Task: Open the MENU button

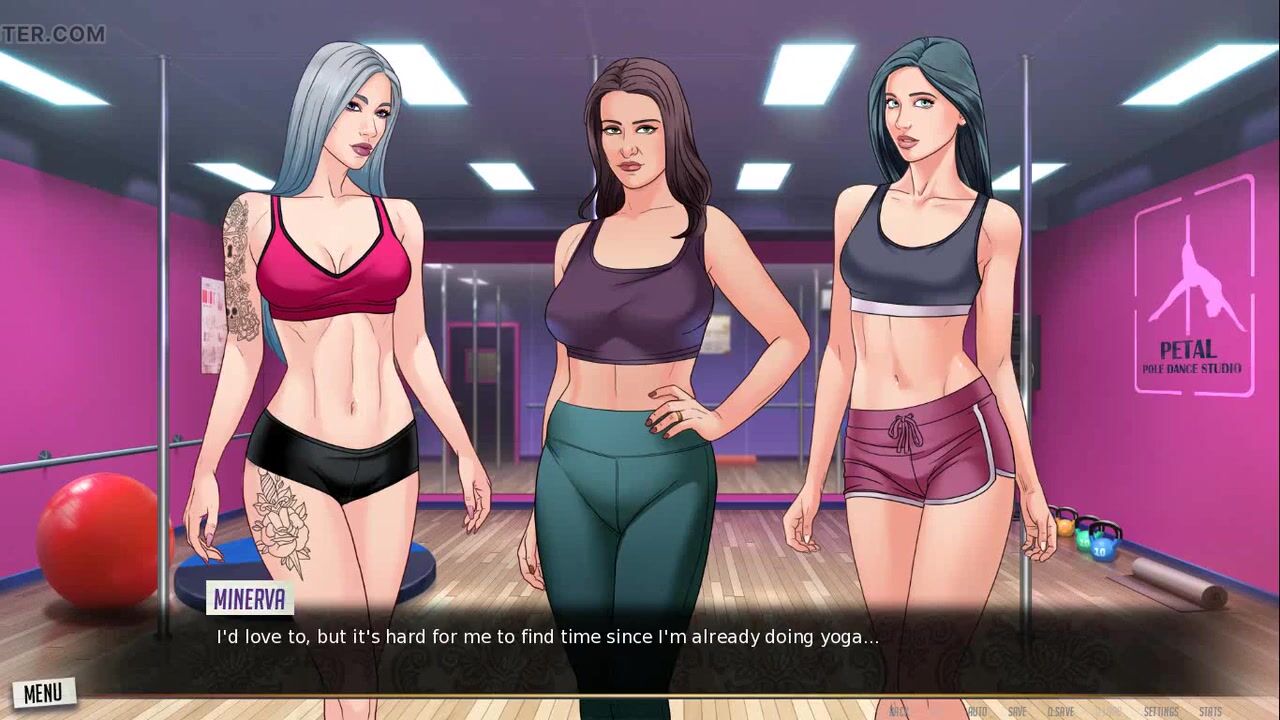Action: [x=43, y=692]
